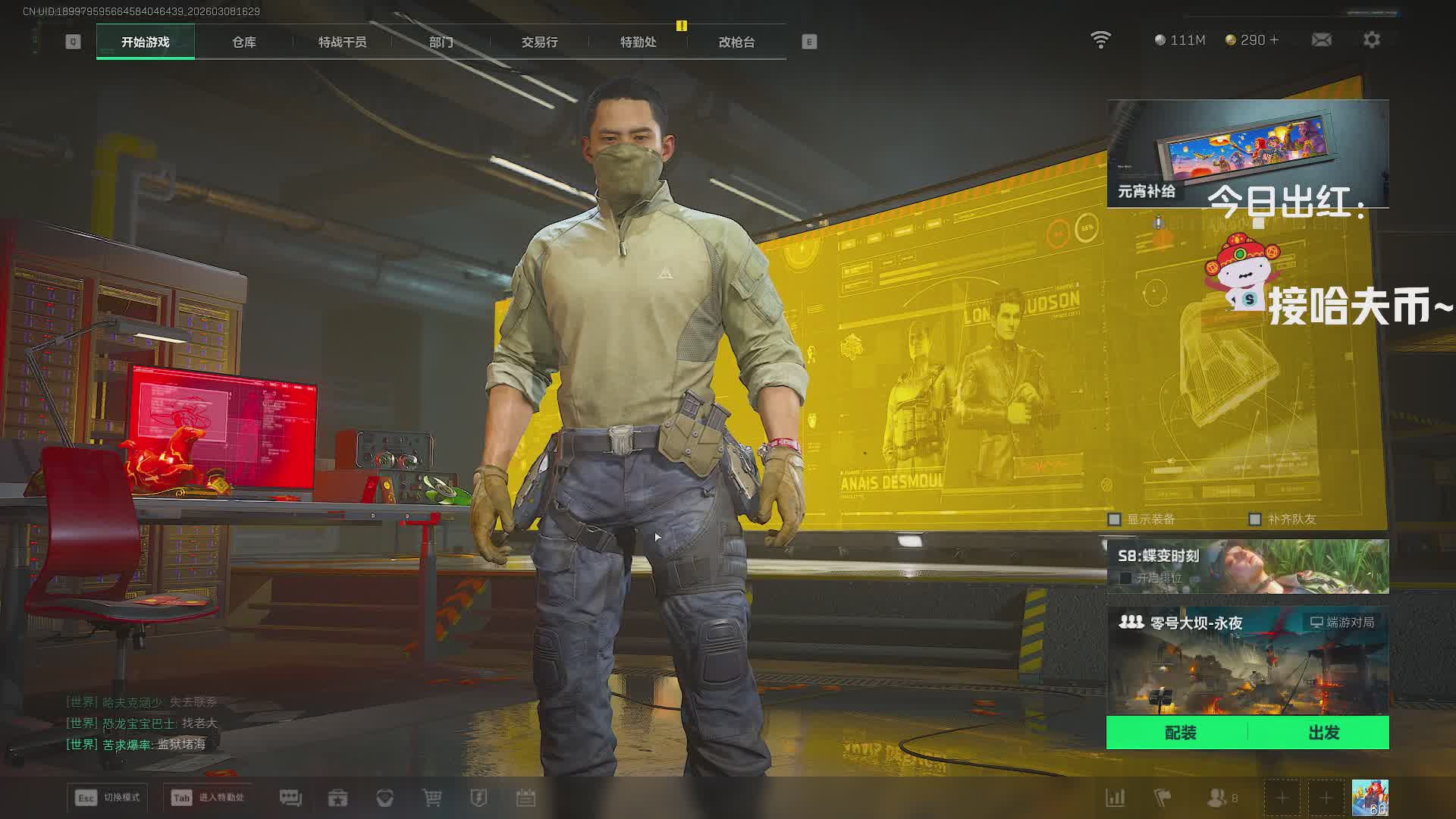Click the player avatar portrait

[1370, 798]
